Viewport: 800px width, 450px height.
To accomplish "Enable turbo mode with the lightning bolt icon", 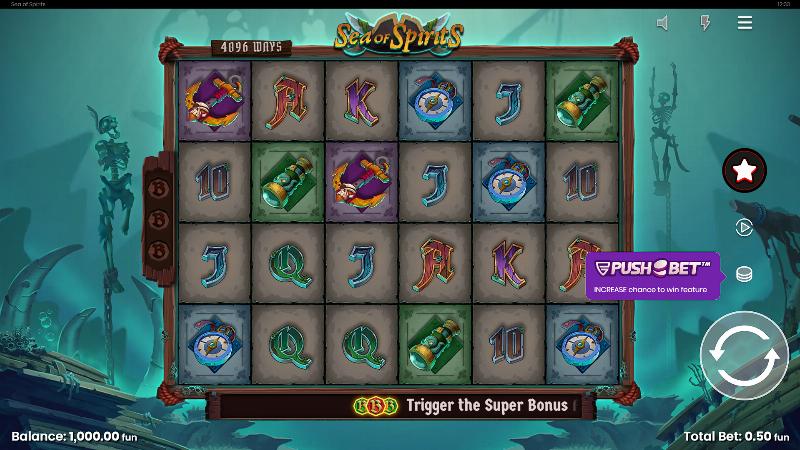I will 704,22.
